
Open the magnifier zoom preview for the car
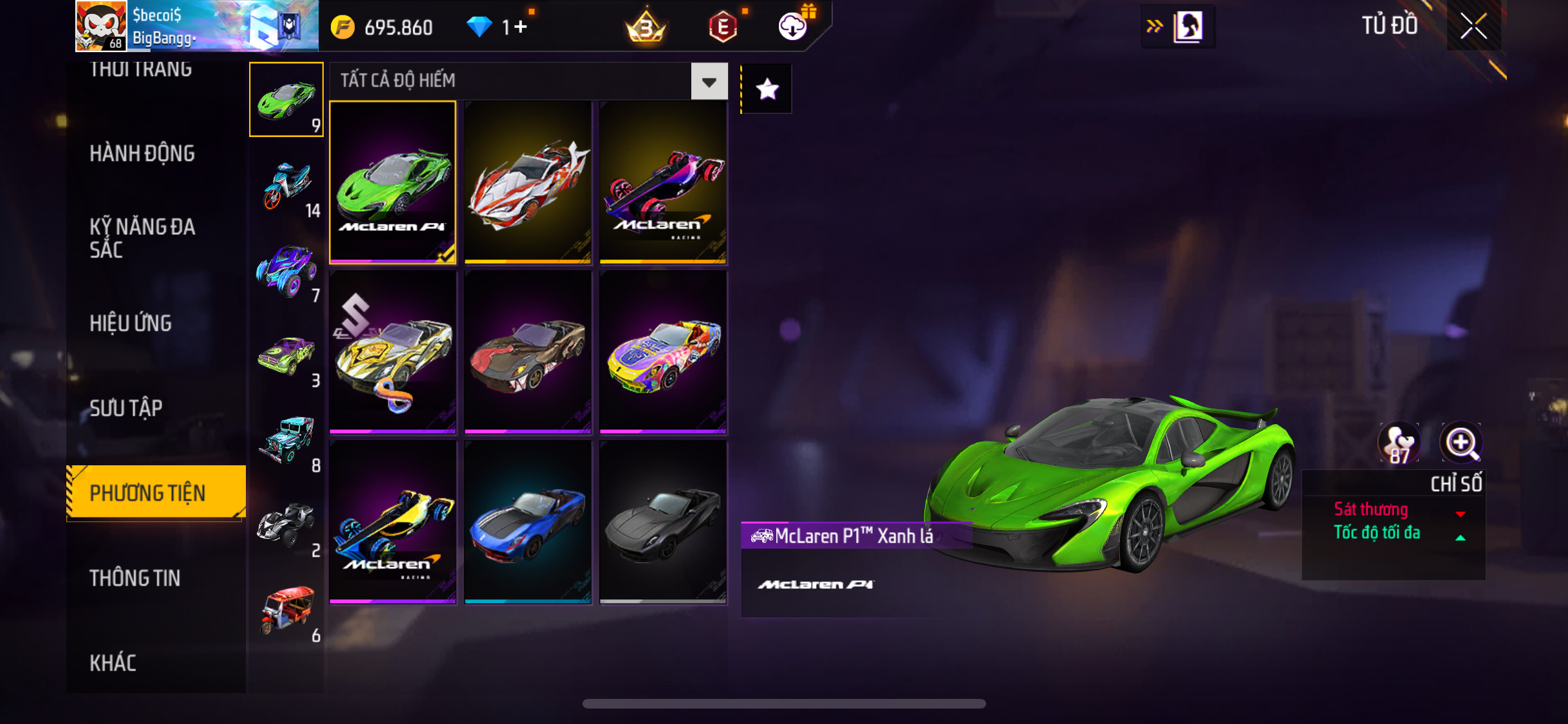(x=1461, y=443)
